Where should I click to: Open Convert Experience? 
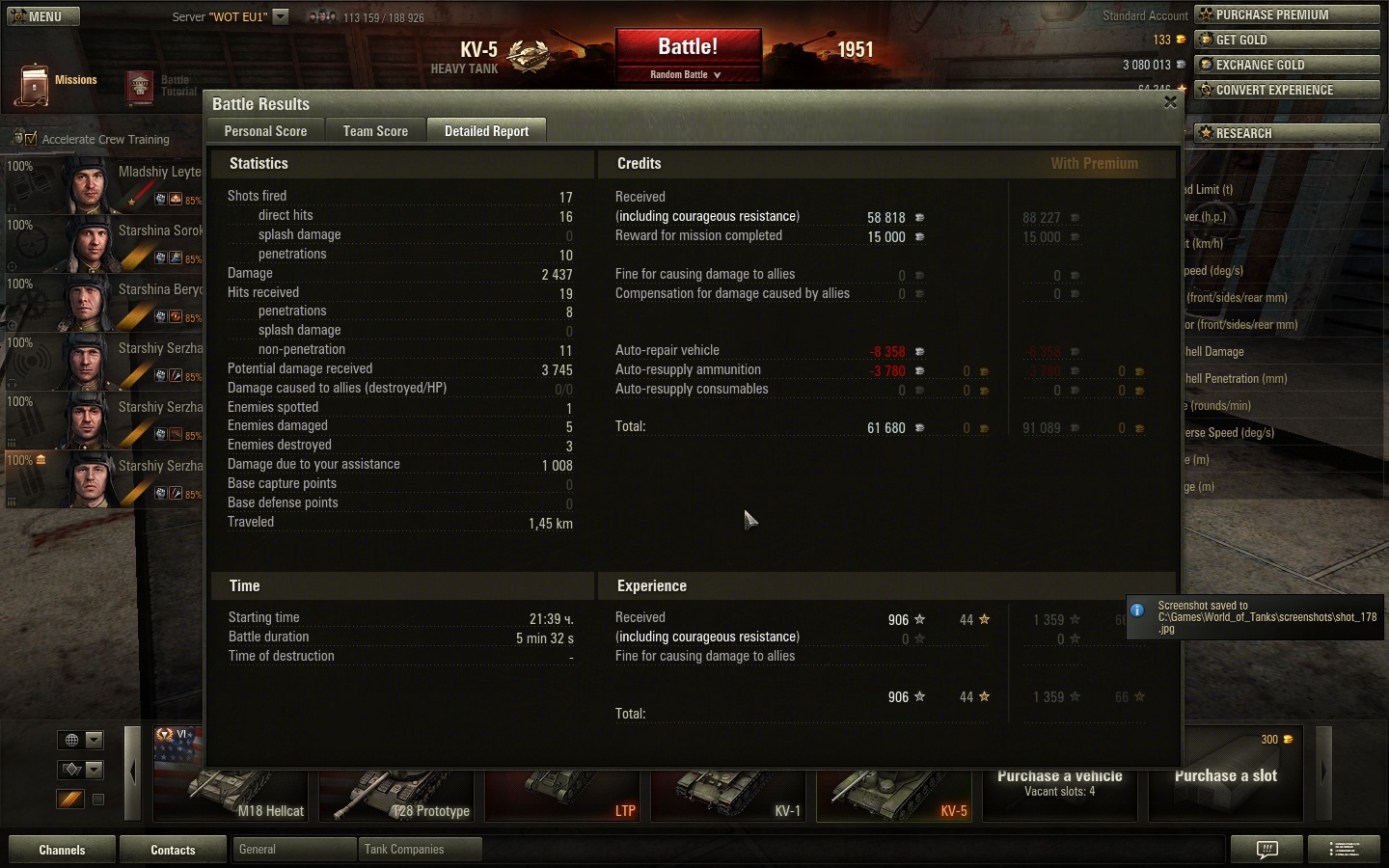click(x=1287, y=90)
